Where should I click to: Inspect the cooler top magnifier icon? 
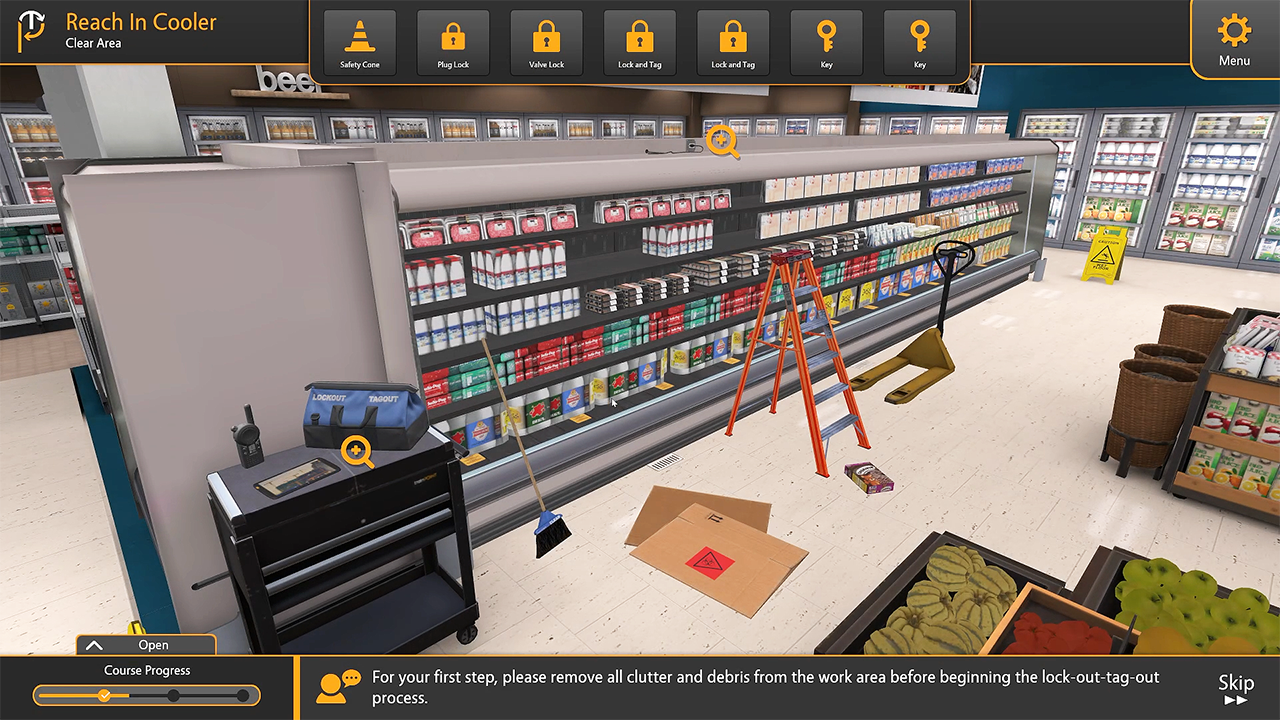(x=722, y=142)
